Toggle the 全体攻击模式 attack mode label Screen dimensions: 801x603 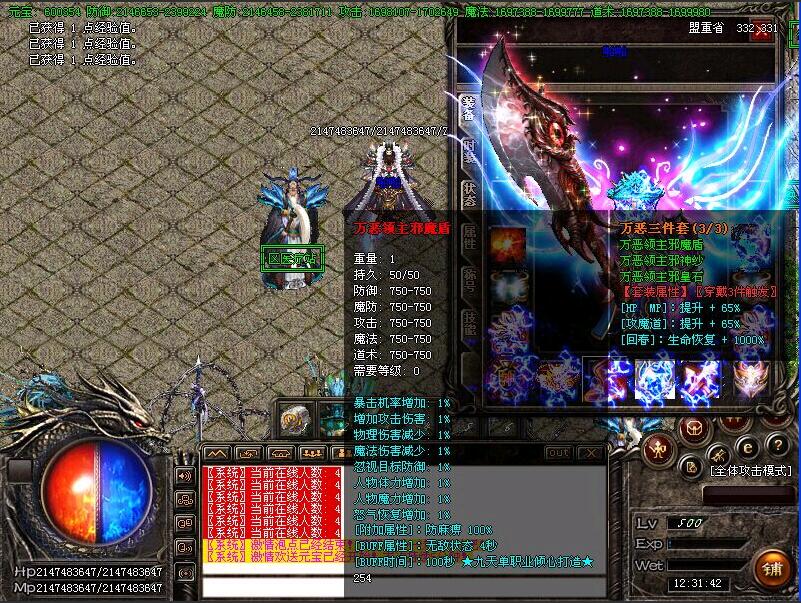[x=750, y=470]
